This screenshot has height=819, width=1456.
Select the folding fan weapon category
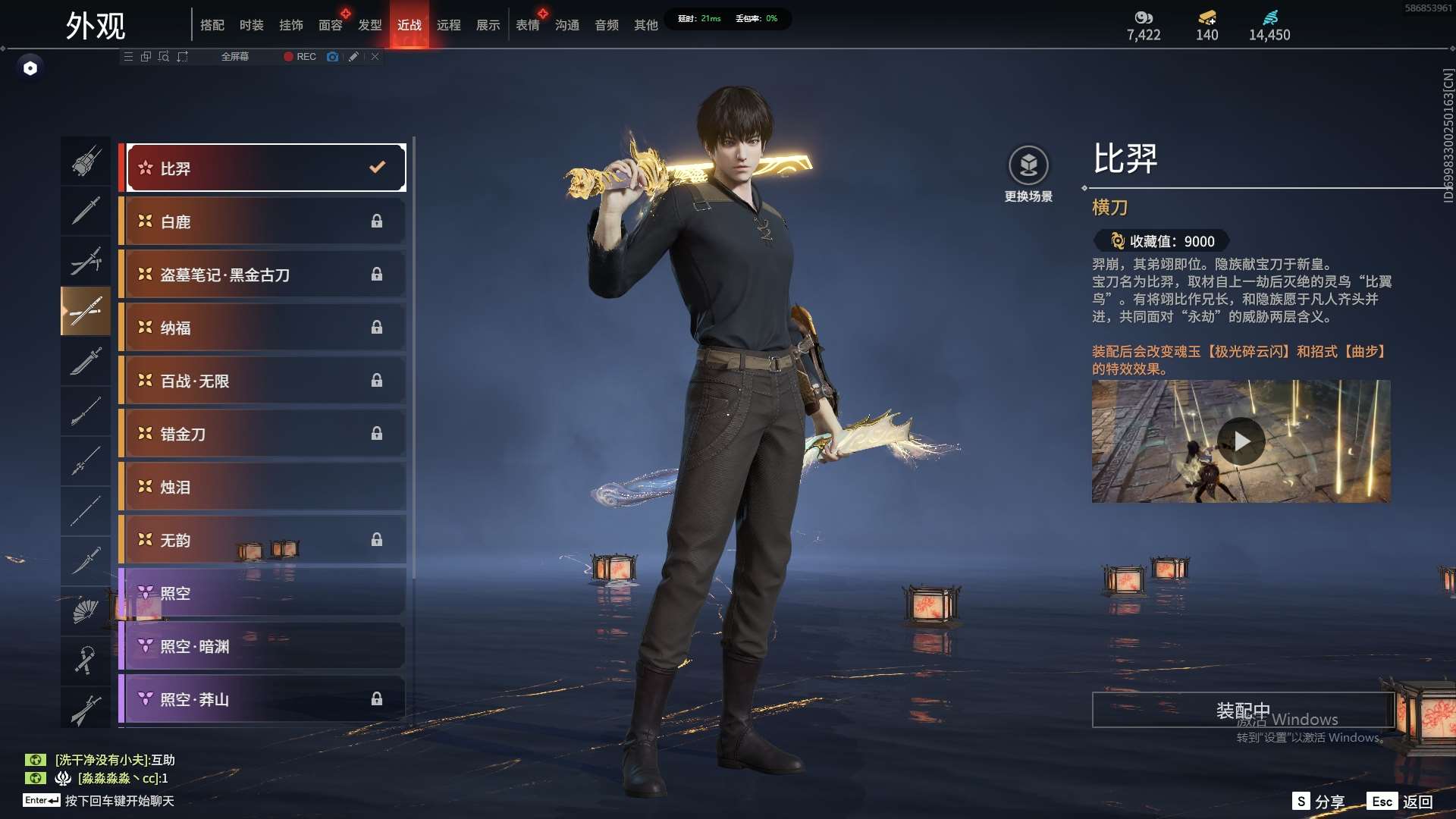86,610
